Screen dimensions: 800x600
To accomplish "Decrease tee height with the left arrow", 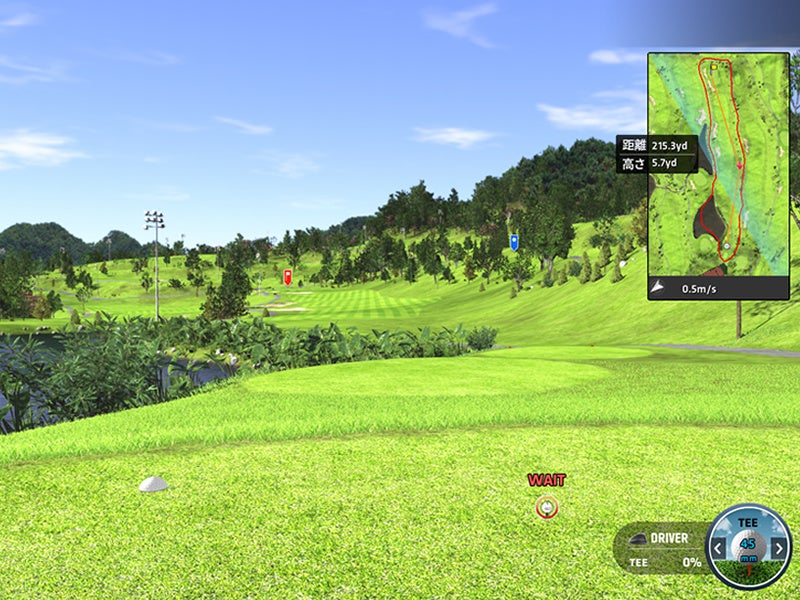I will 718,548.
